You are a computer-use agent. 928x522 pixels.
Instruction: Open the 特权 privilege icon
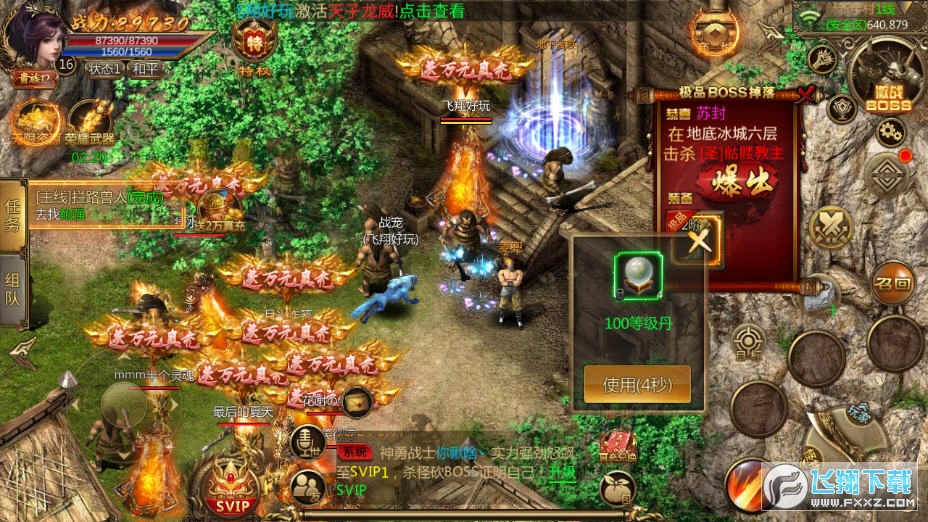[252, 43]
